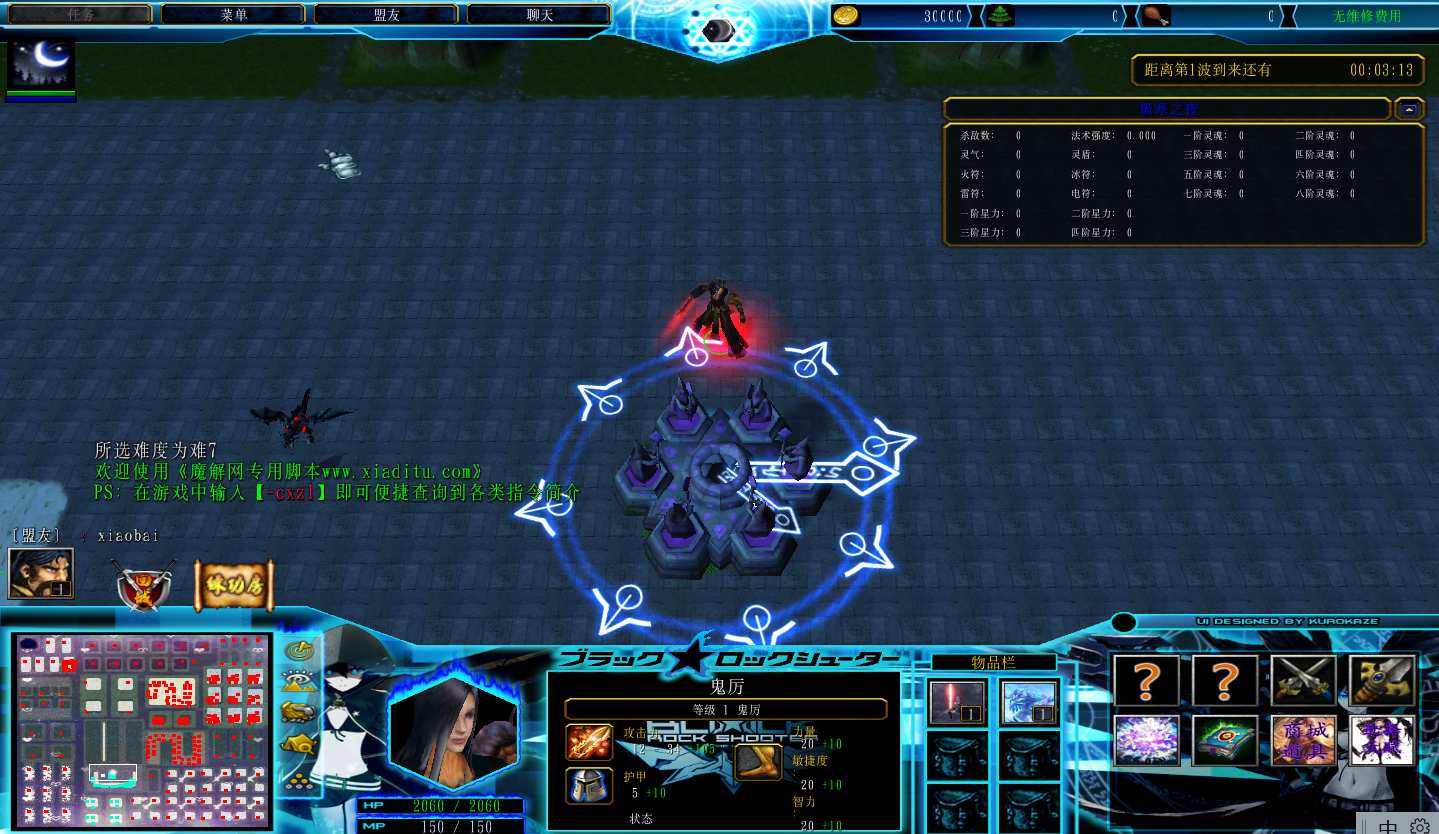Open the 菜单 (Menu) button
Viewport: 1439px width, 834px height.
point(233,14)
